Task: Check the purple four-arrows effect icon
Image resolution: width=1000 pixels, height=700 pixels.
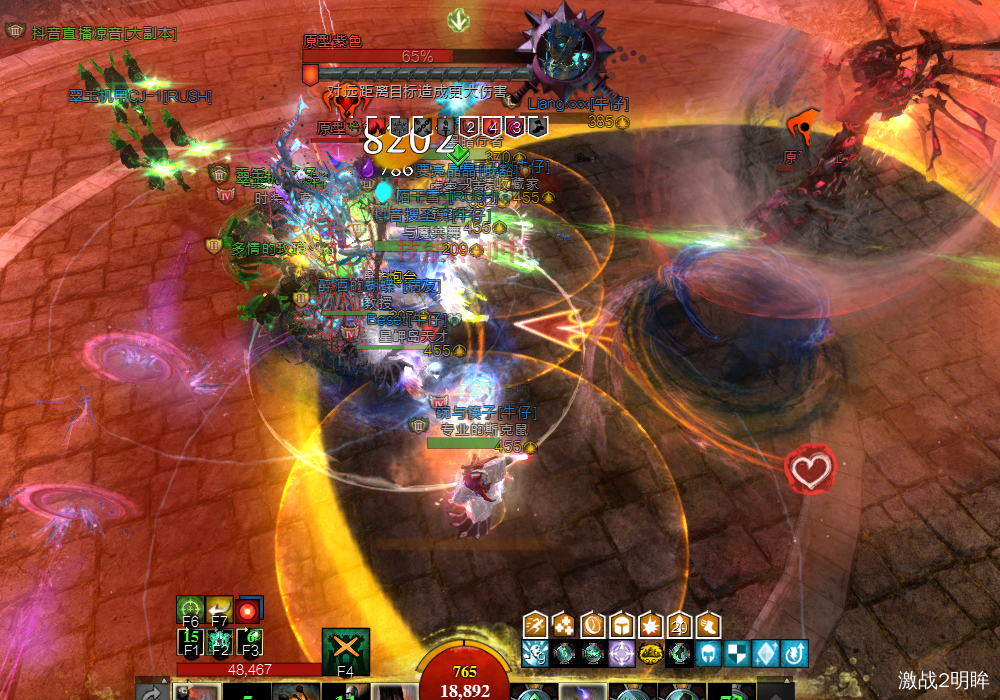Action: point(622,654)
